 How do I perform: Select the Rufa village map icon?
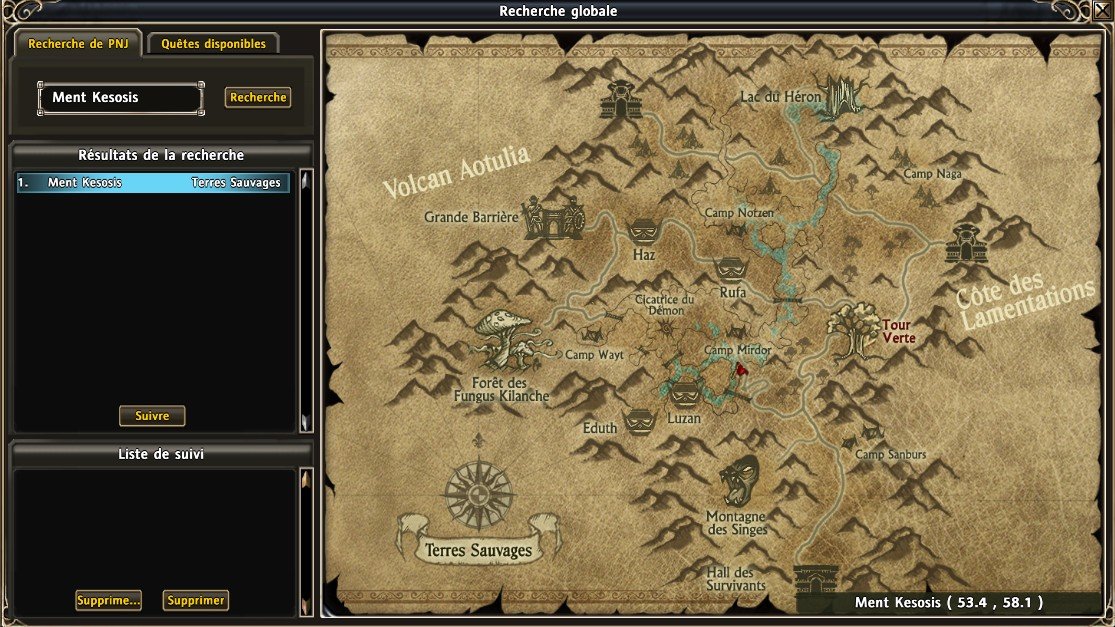click(x=731, y=269)
